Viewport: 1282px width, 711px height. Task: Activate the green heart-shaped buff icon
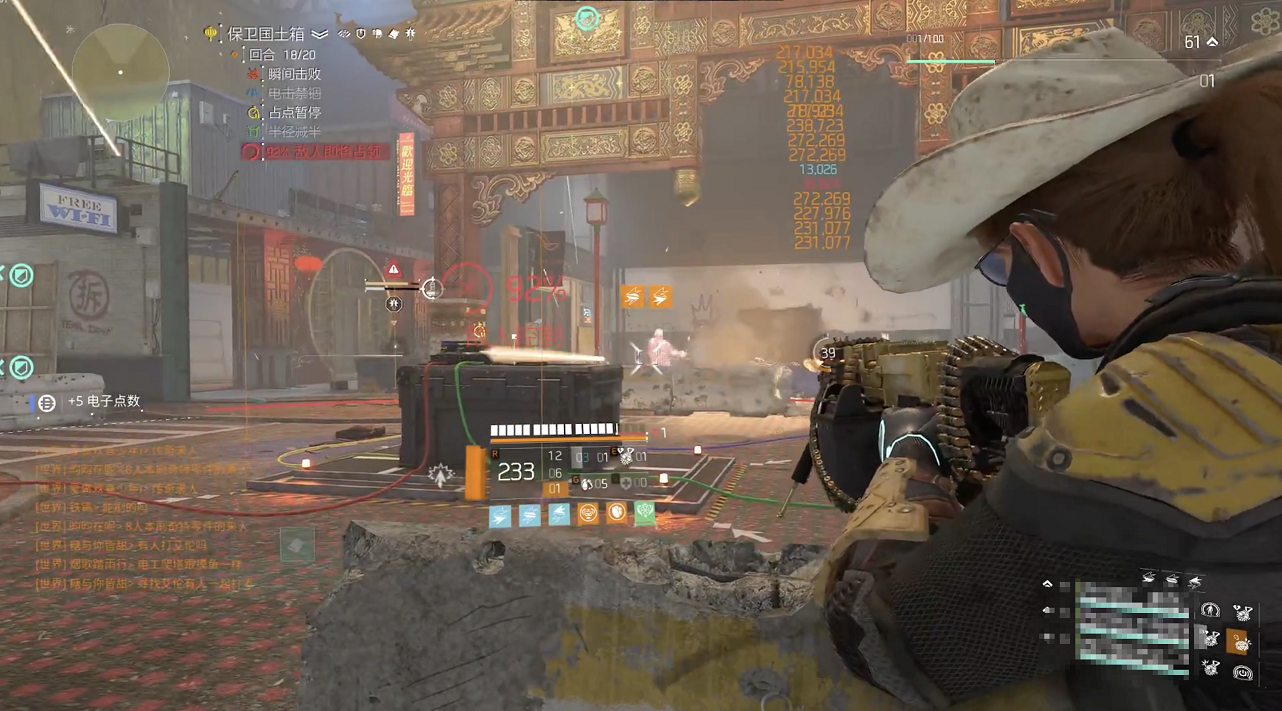[645, 514]
